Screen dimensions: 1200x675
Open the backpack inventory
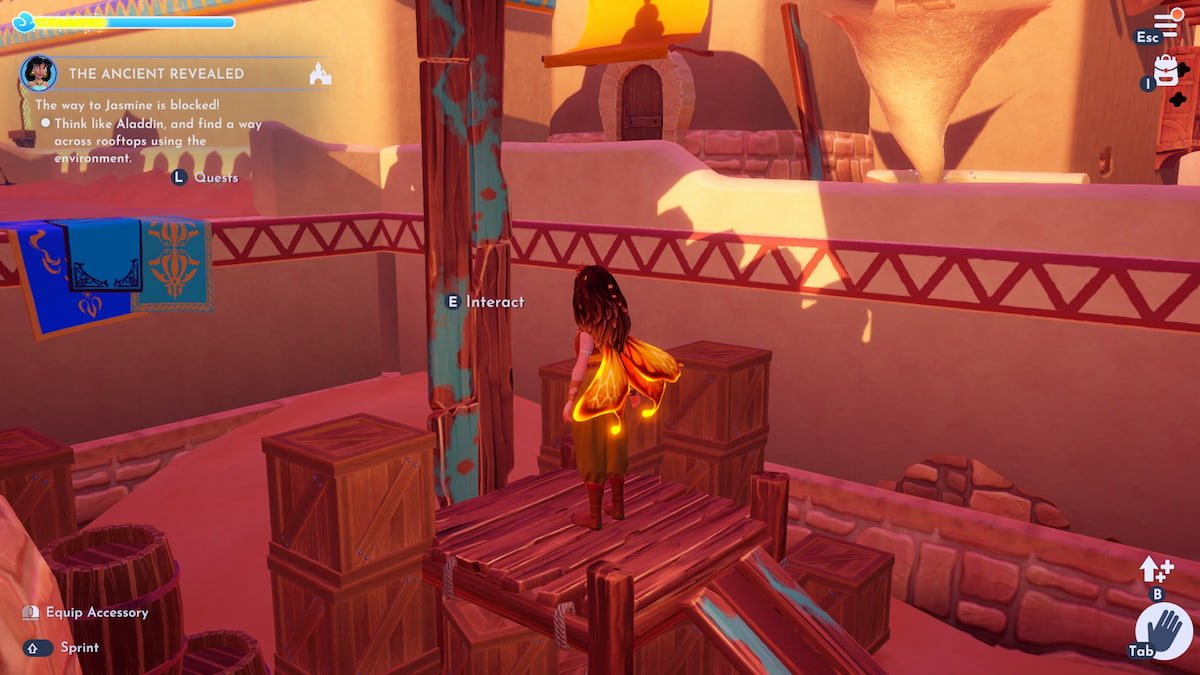[x=1166, y=70]
